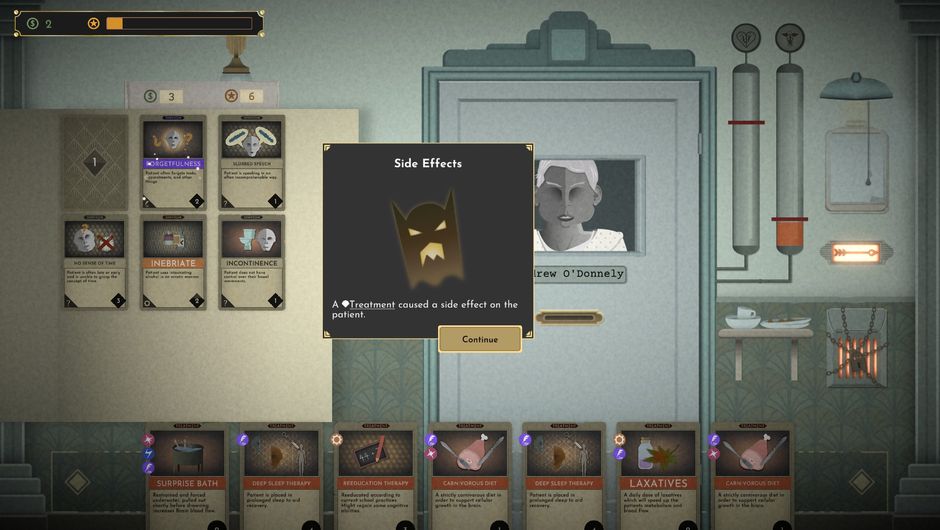Screen dimensions: 940x530
Task: Select the Forgetfulness symptom card
Action: click(173, 162)
